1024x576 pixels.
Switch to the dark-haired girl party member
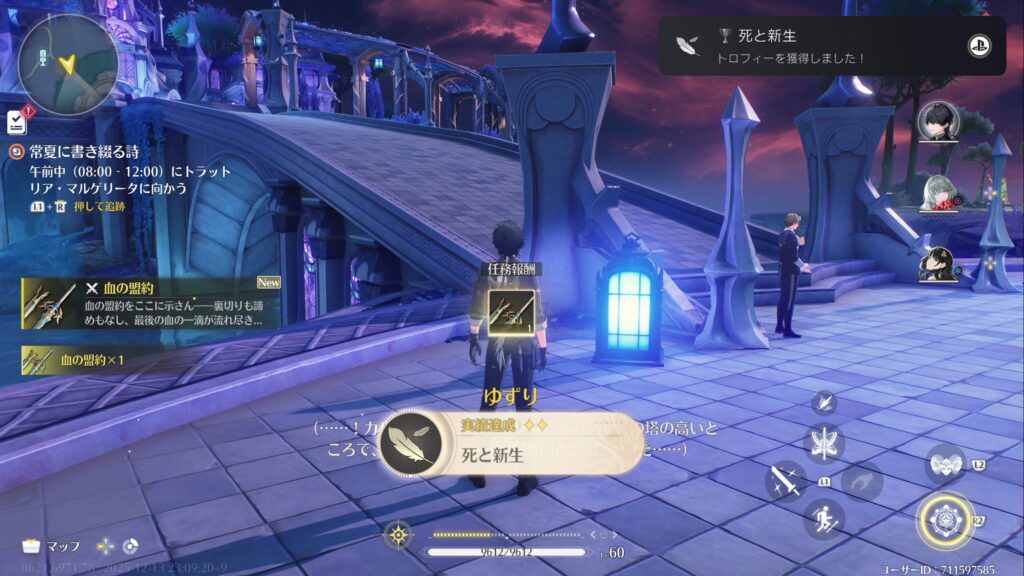click(939, 264)
